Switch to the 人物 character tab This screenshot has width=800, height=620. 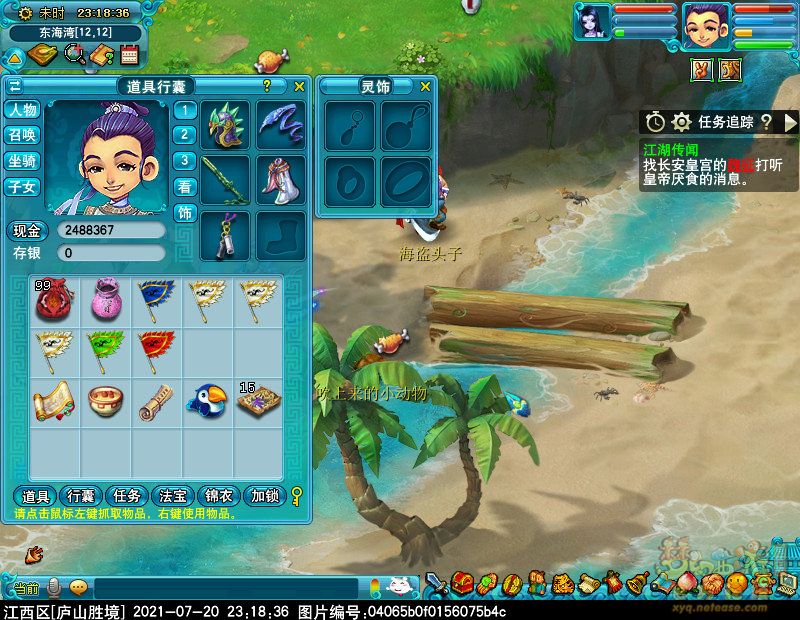point(22,110)
